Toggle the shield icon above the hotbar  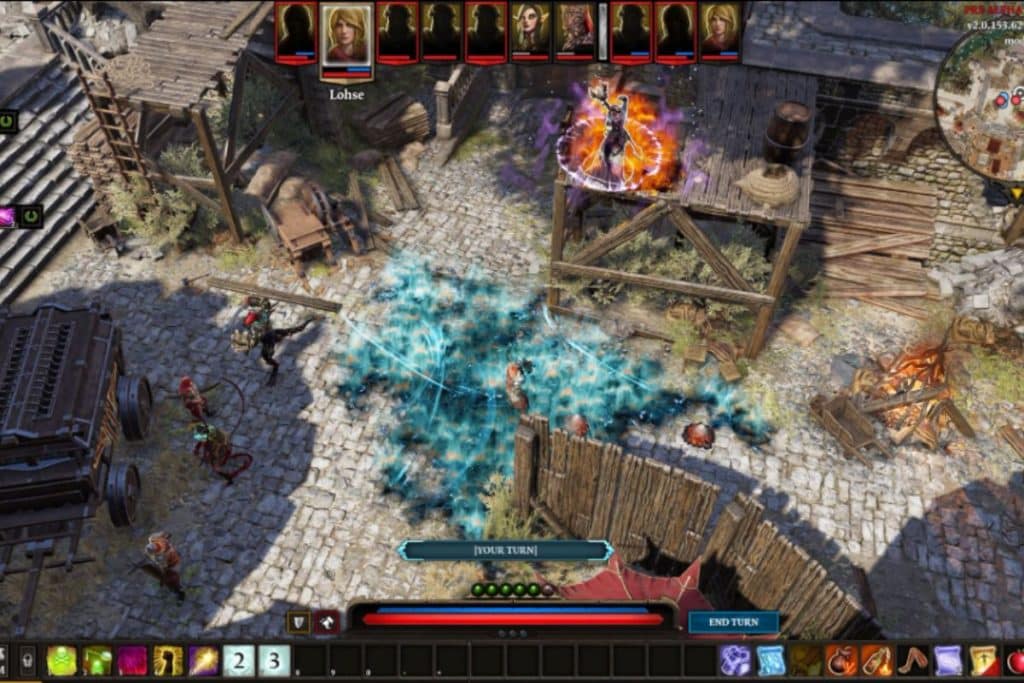298,622
